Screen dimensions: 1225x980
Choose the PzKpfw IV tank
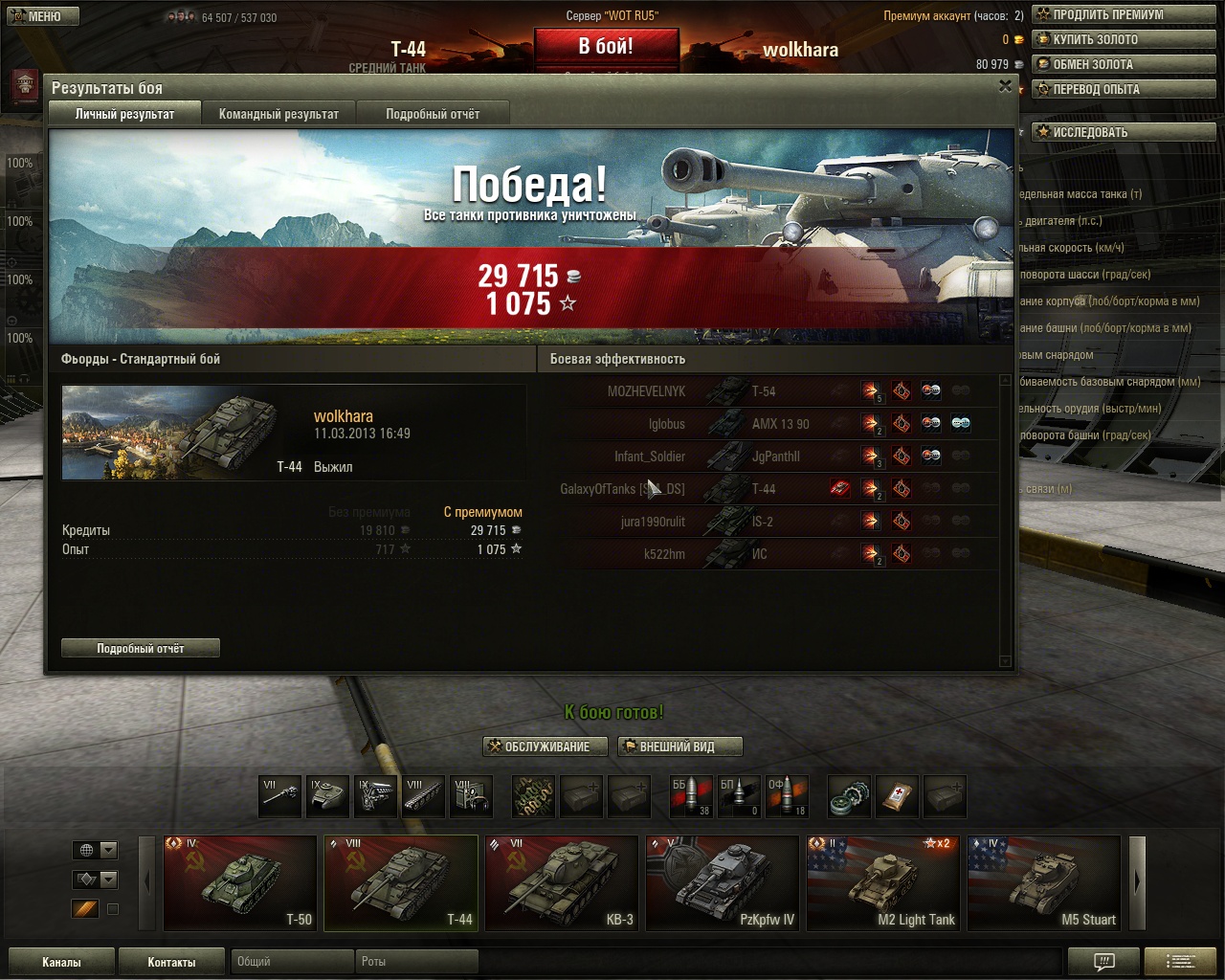pyautogui.click(x=723, y=882)
